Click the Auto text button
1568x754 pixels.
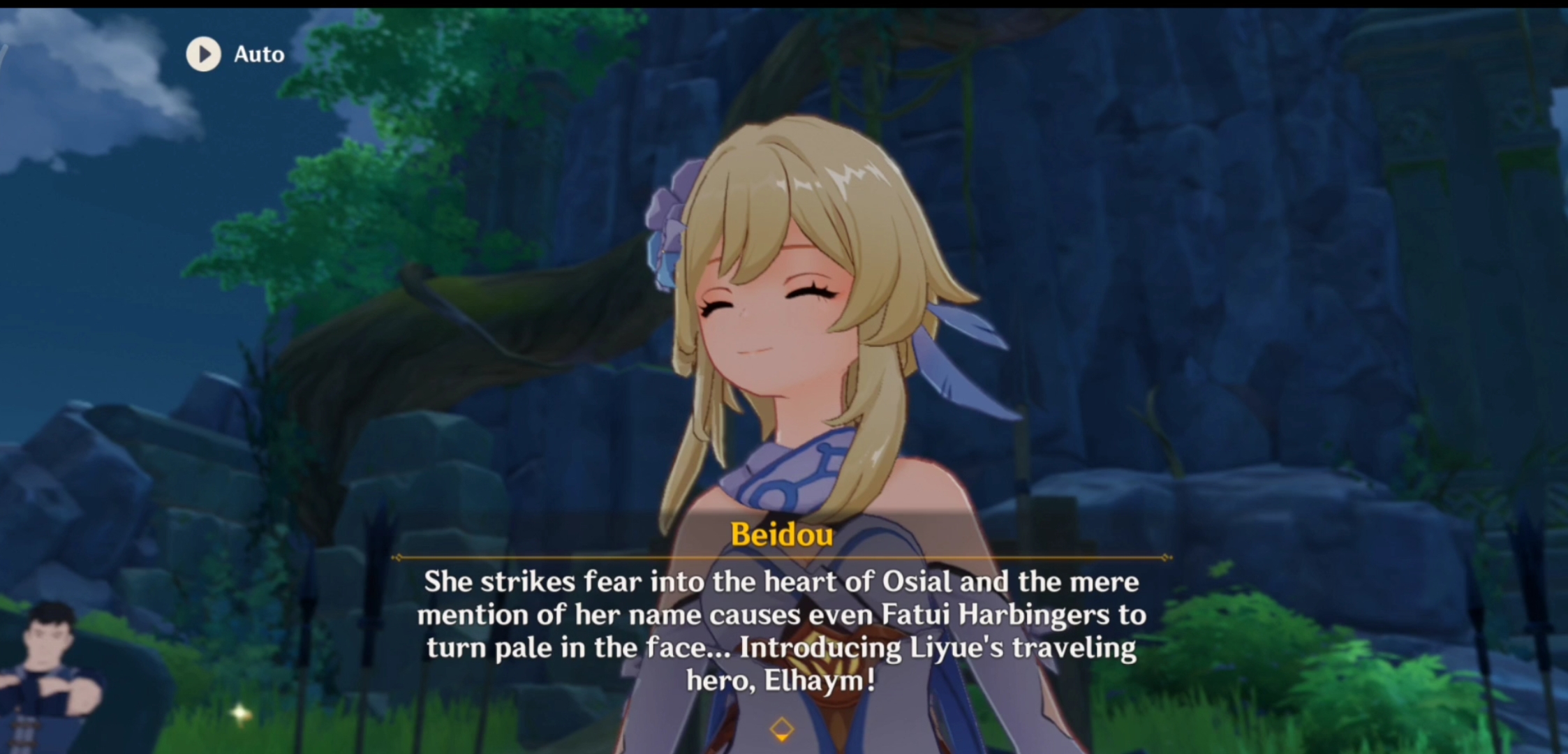click(x=258, y=54)
